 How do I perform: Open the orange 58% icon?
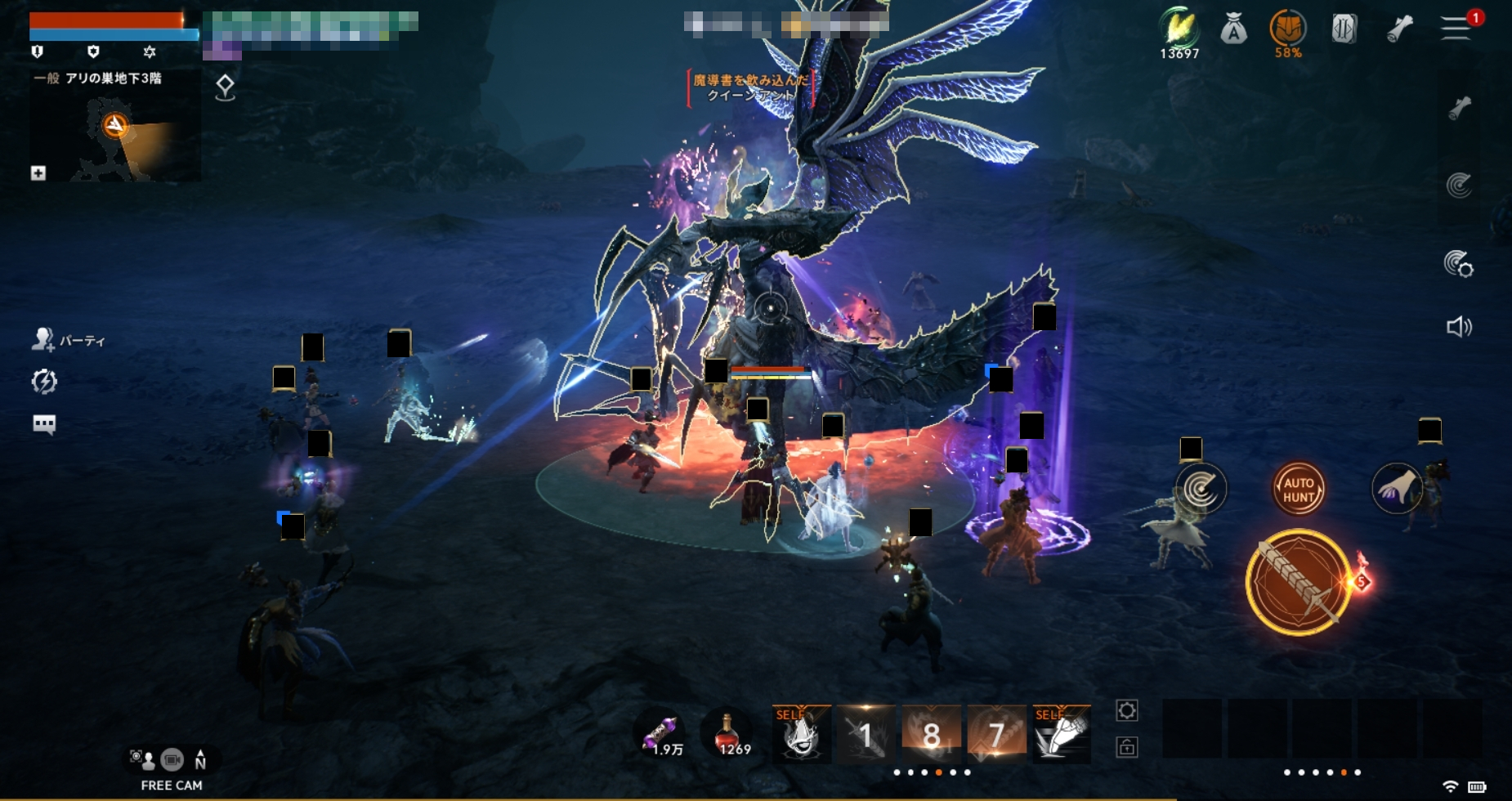click(x=1287, y=30)
